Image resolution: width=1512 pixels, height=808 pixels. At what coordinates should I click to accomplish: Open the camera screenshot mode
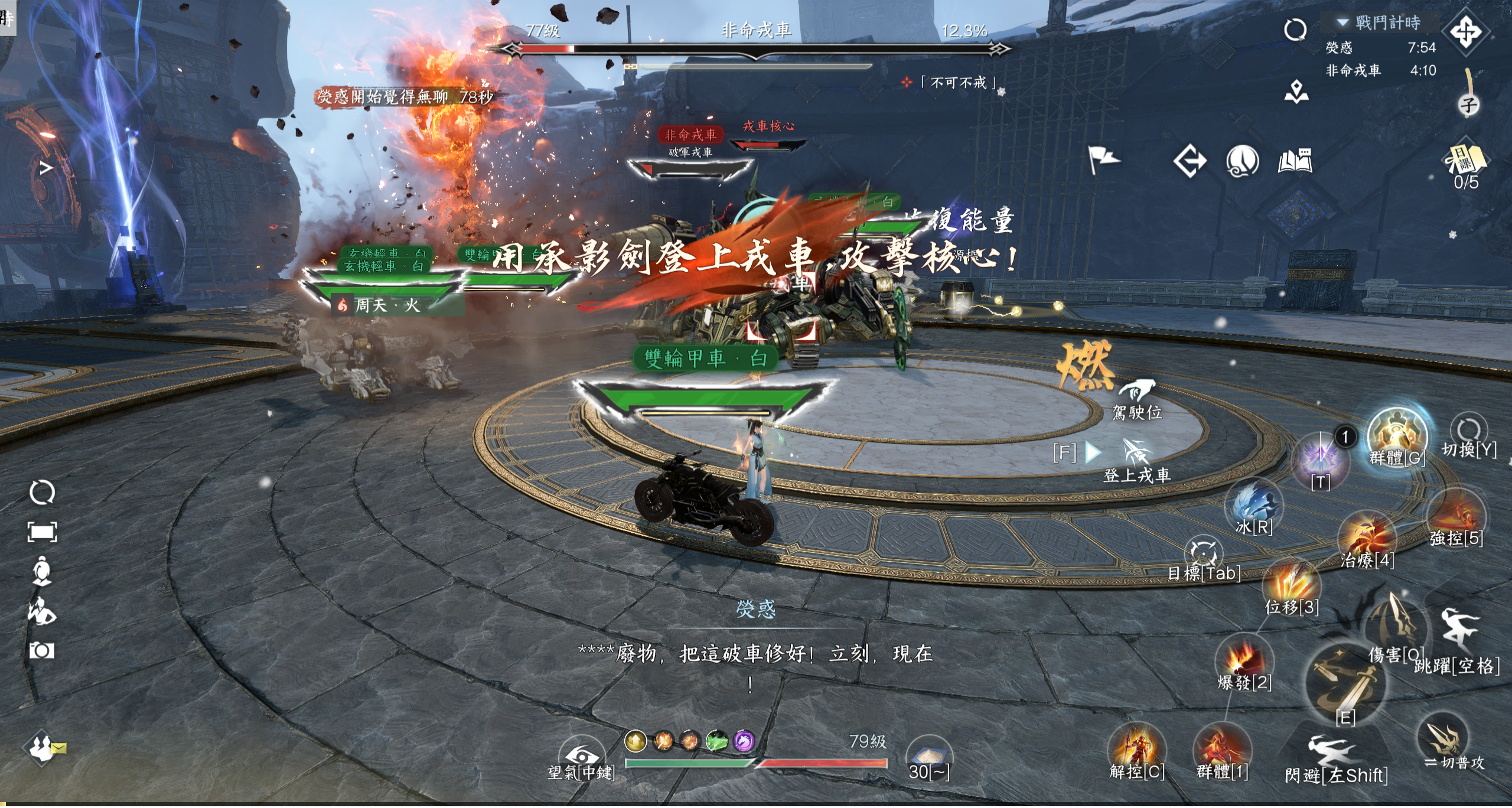[42, 650]
